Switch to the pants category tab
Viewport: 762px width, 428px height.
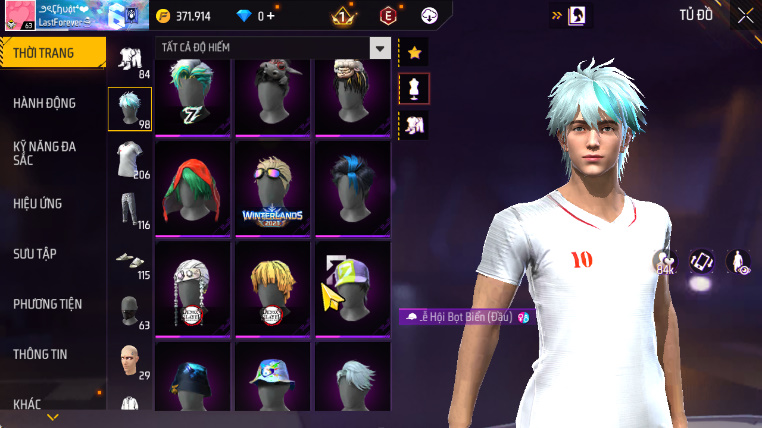[x=130, y=210]
